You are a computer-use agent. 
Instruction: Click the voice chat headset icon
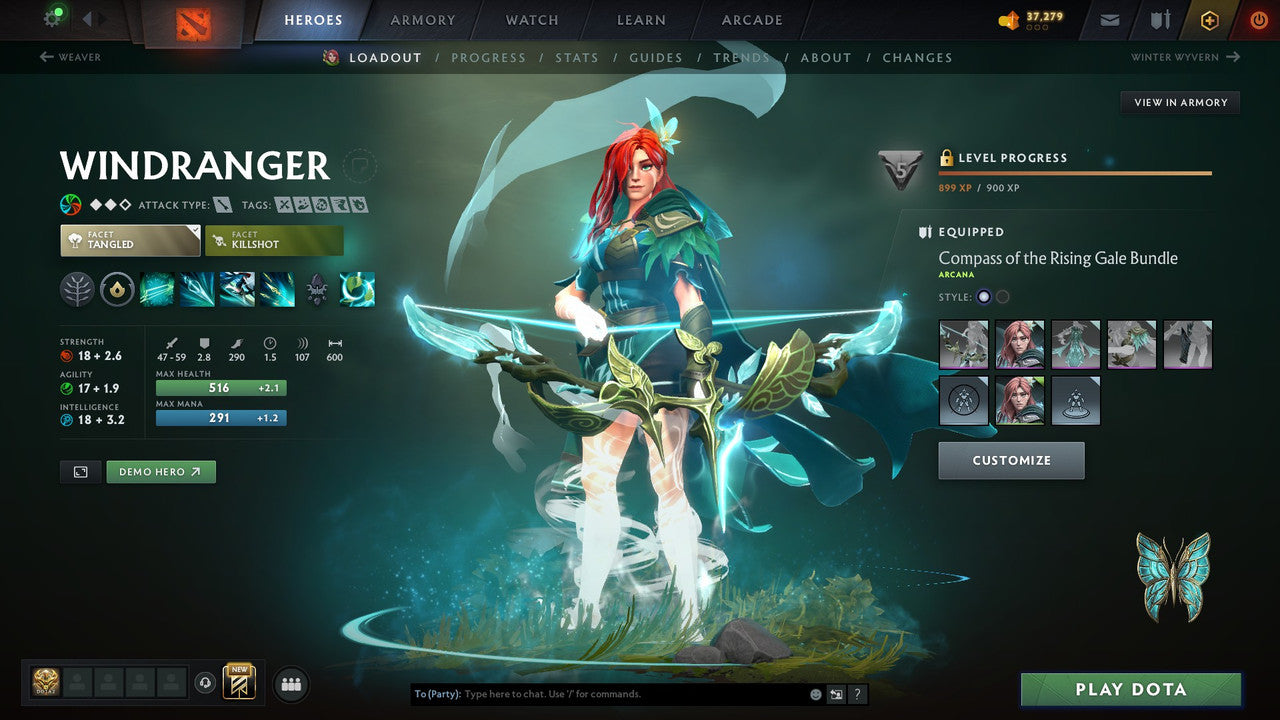(206, 684)
